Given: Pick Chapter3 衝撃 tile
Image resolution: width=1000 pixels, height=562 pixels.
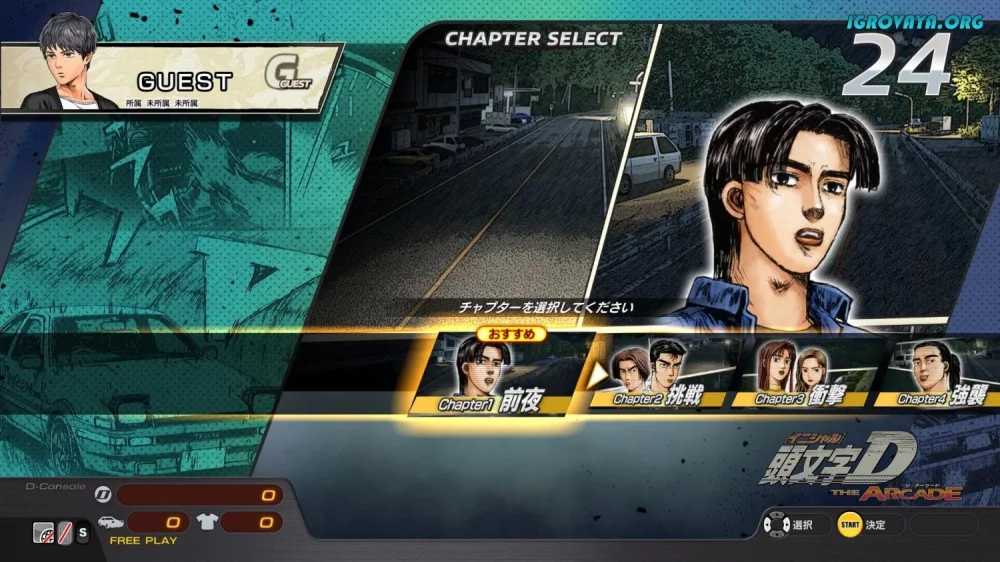Looking at the screenshot, I should pos(800,376).
